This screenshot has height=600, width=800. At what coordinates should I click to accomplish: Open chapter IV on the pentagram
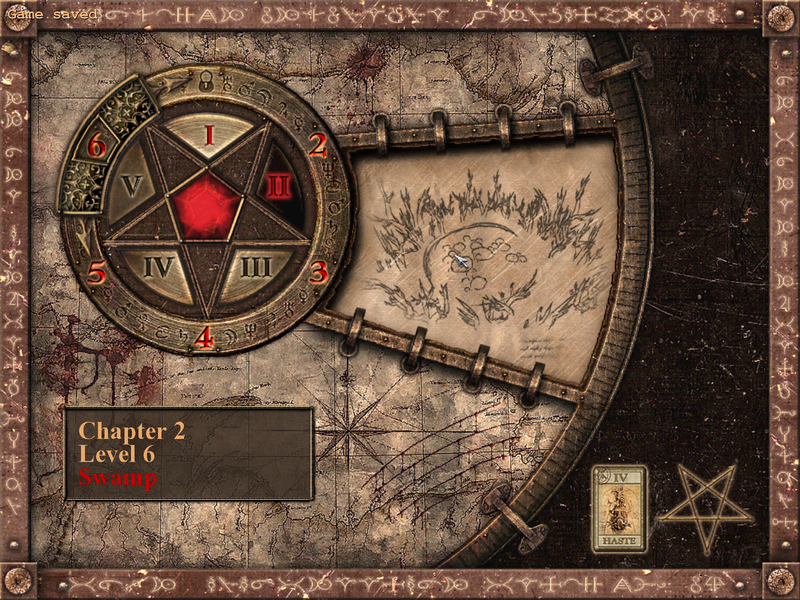coord(160,267)
